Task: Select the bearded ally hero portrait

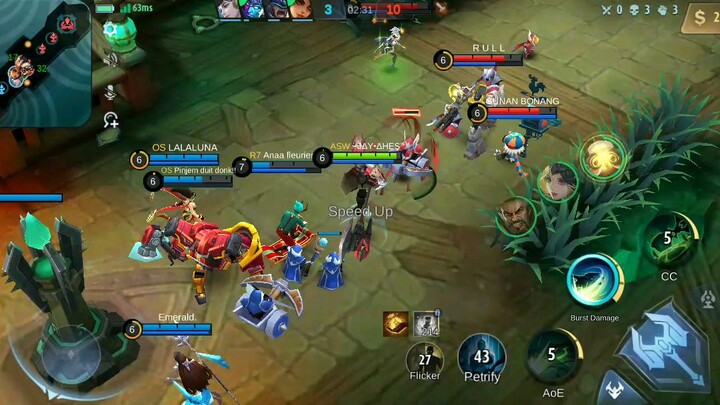Action: pos(516,215)
